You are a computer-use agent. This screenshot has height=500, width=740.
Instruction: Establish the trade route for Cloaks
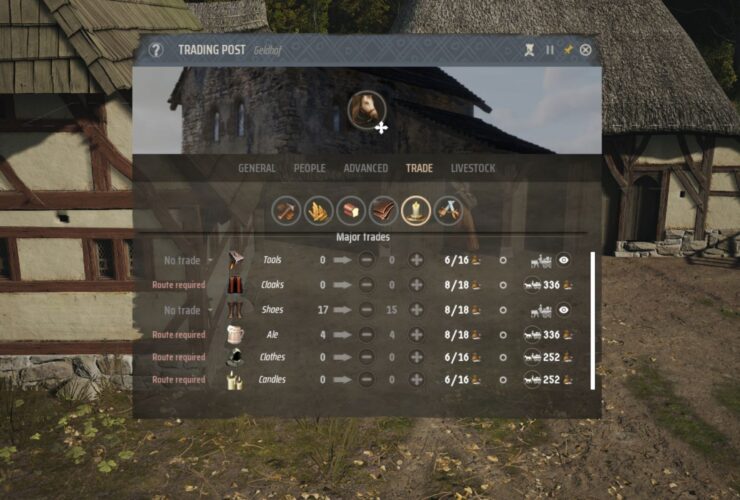(533, 285)
